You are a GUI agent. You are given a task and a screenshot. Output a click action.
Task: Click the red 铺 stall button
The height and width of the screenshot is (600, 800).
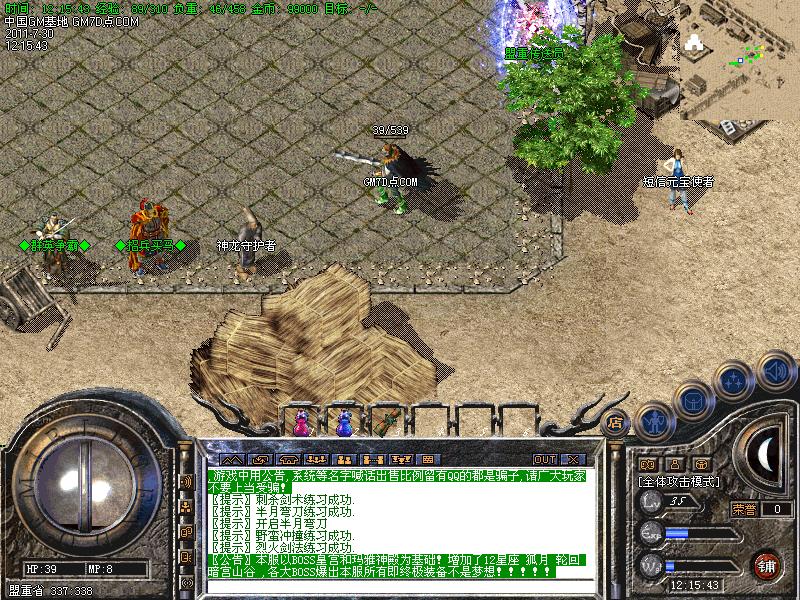pyautogui.click(x=767, y=564)
